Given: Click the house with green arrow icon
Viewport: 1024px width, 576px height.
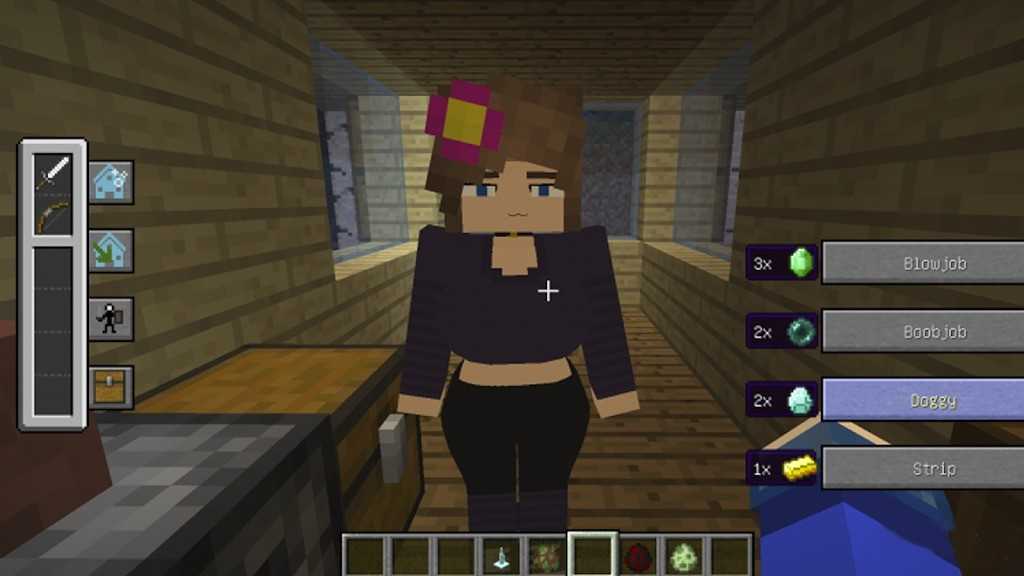Looking at the screenshot, I should tap(110, 250).
